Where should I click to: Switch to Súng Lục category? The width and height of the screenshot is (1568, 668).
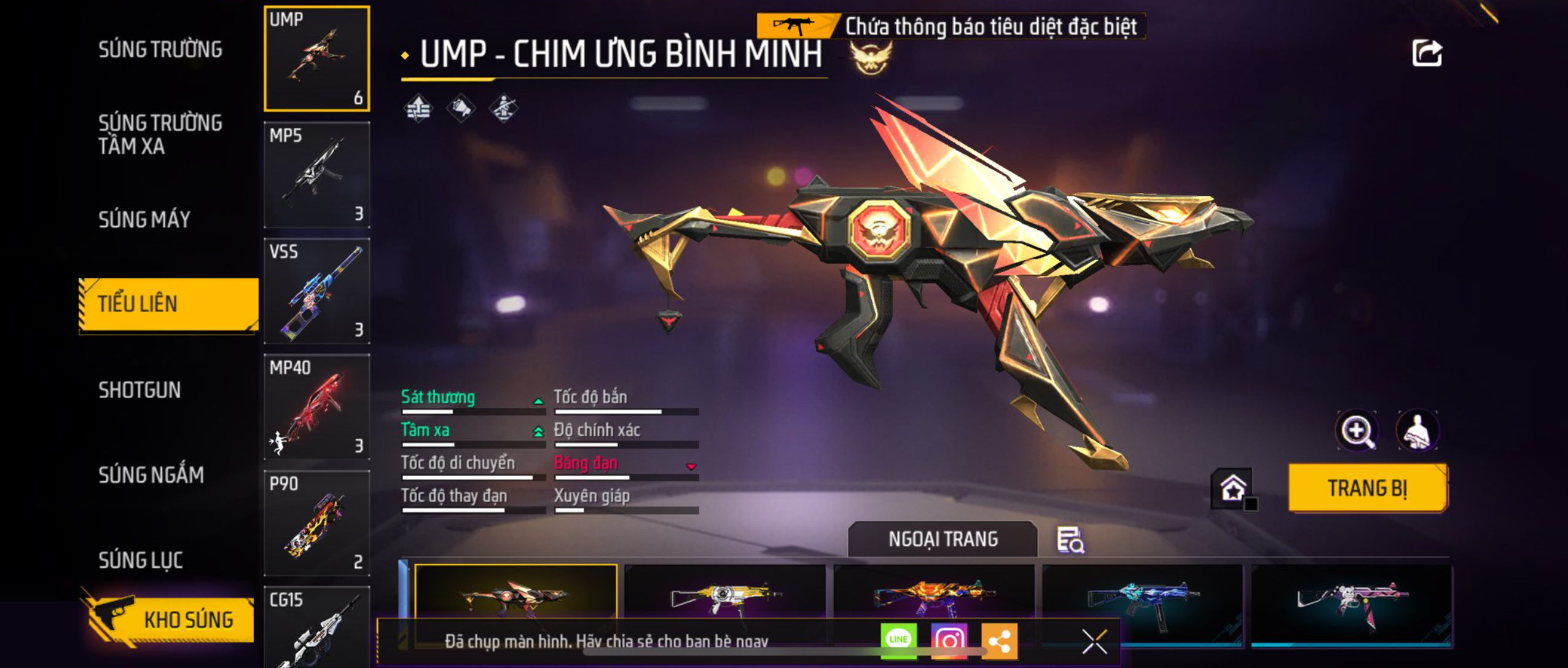pyautogui.click(x=141, y=560)
